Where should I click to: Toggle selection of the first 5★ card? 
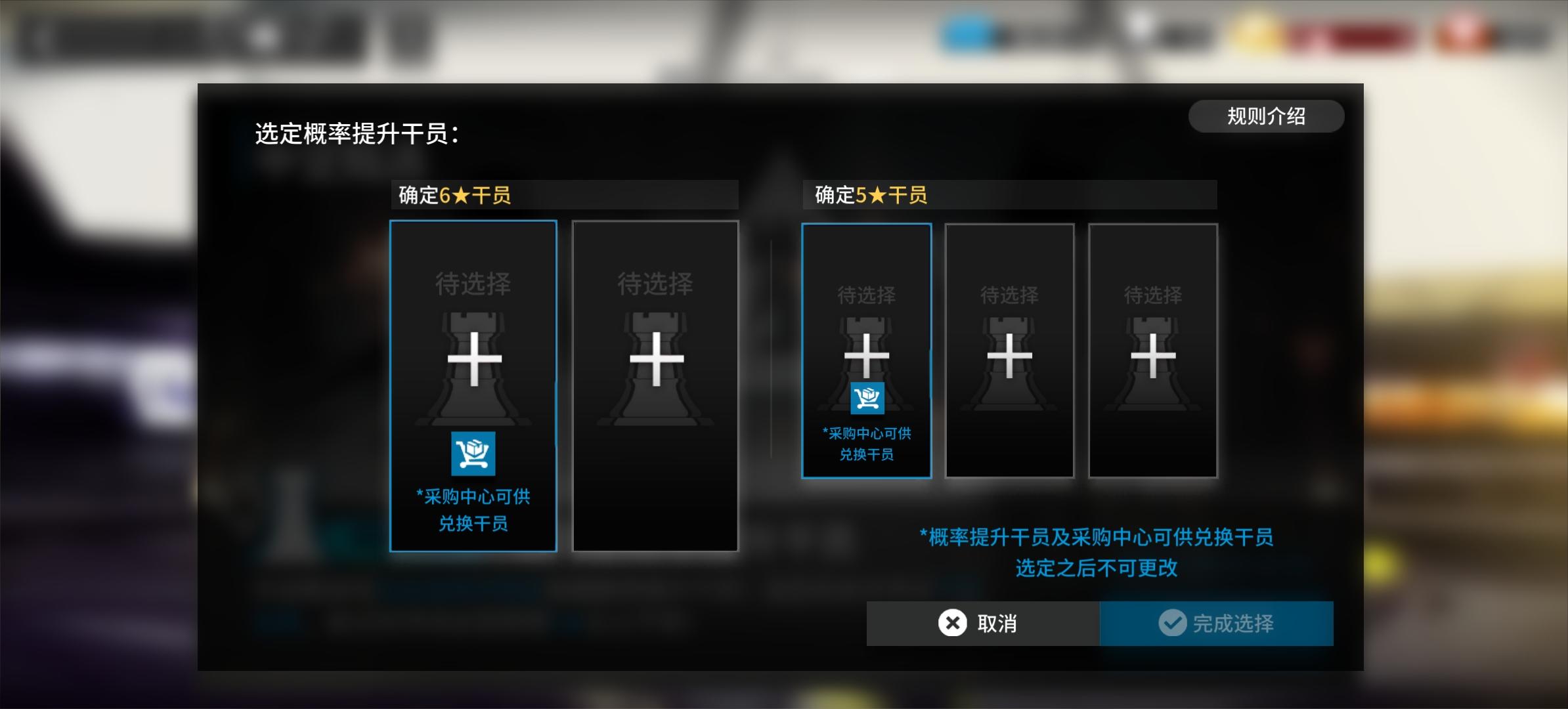[x=867, y=351]
